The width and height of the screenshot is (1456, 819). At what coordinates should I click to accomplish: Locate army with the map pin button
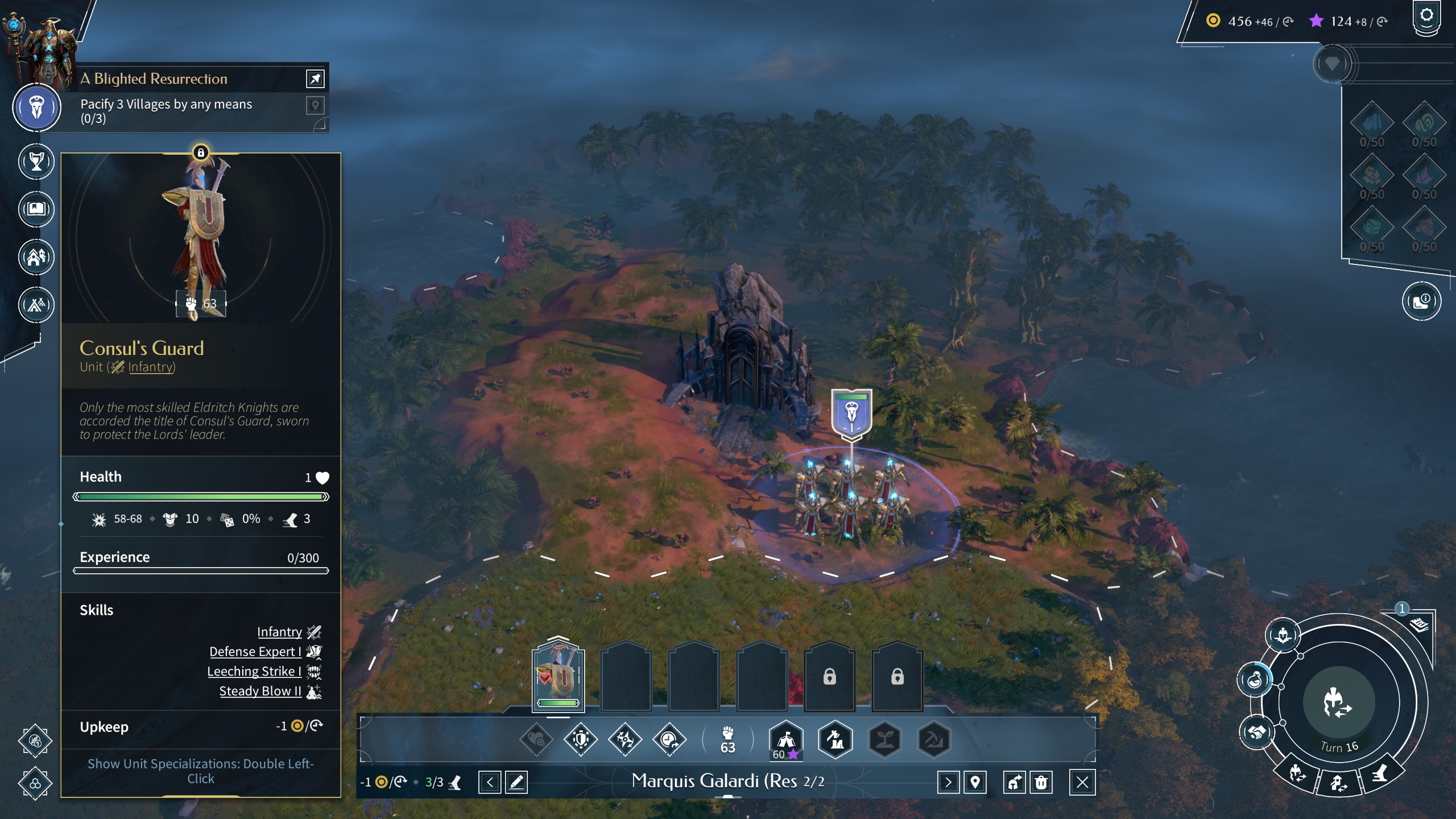(x=975, y=783)
